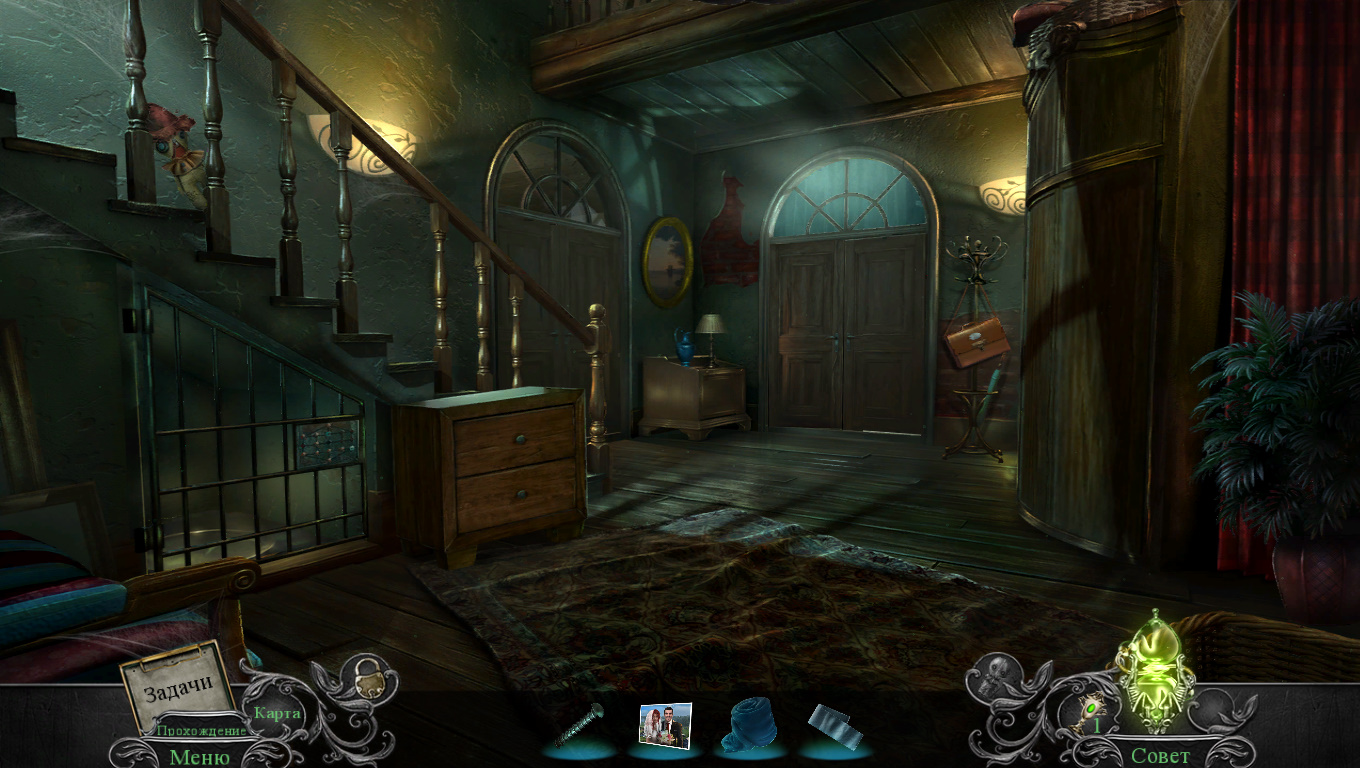Choose the rolled blue cloth item

(x=749, y=724)
